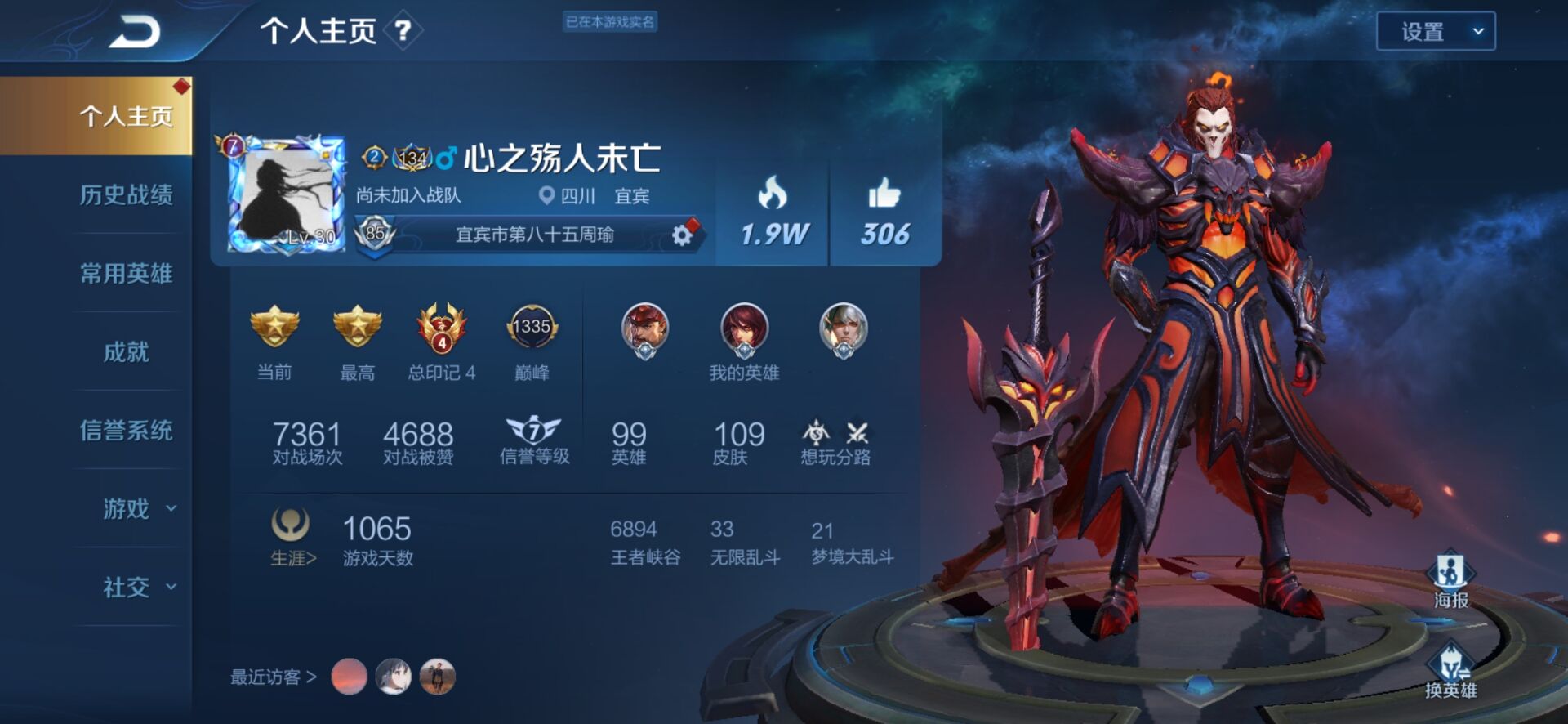Open the 常用英雄 tab
Image resolution: width=1568 pixels, height=724 pixels.
(126, 273)
